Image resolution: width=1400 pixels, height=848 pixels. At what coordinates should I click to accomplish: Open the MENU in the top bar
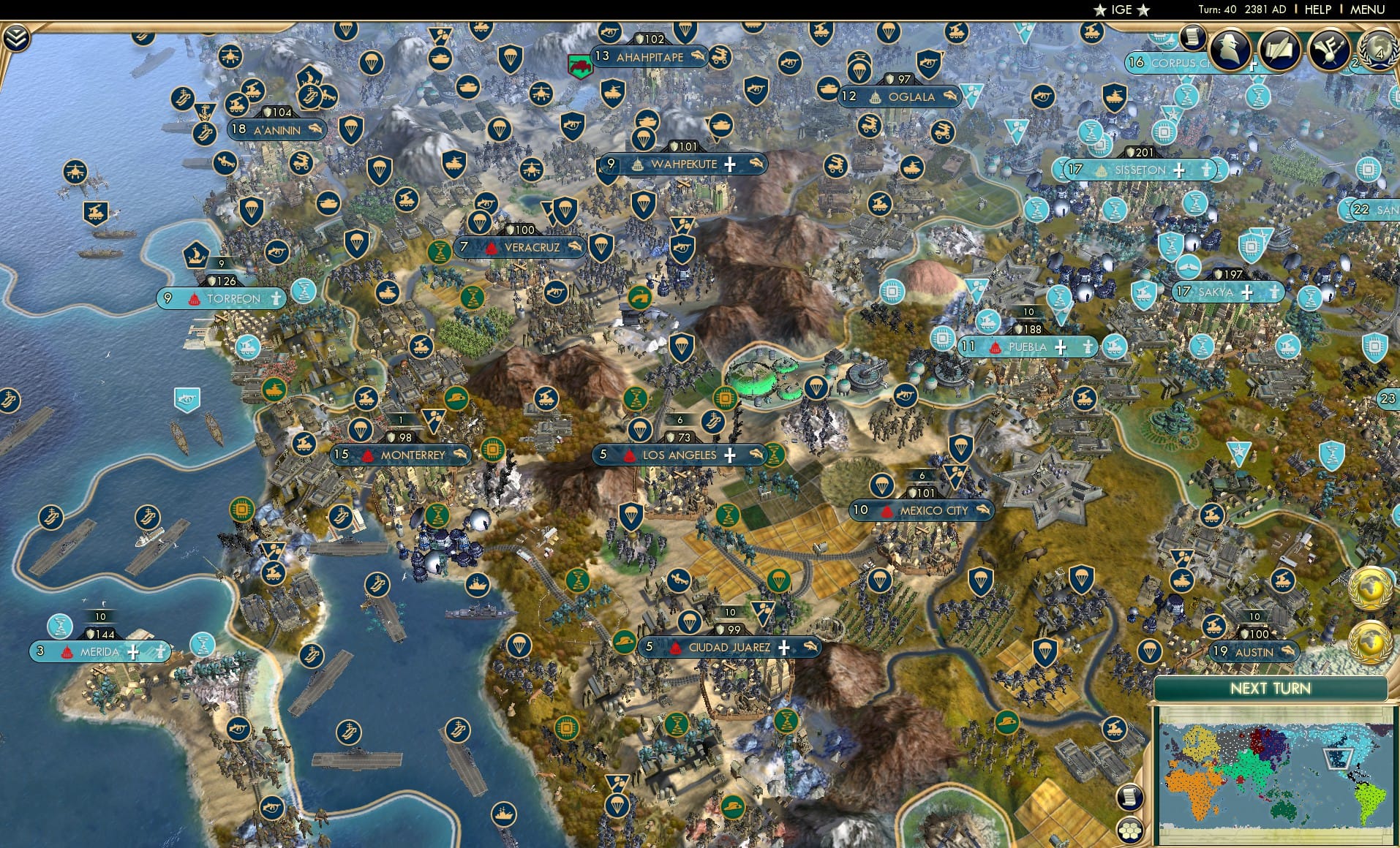point(1367,10)
